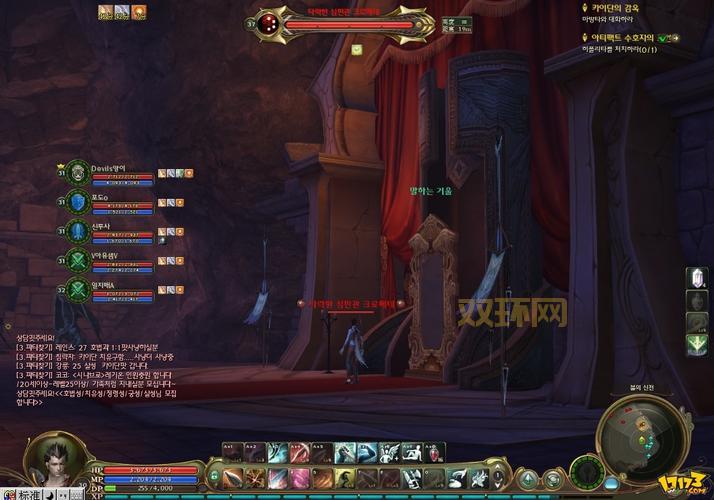714x500 pixels.
Task: Select party member 일지매A's portrait
Action: 78,290
